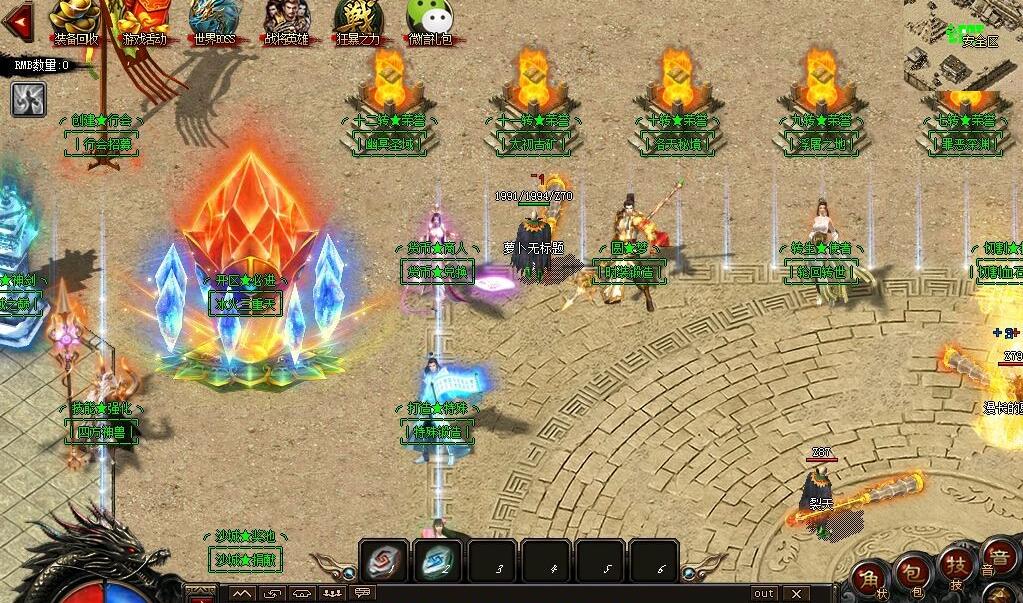Open the 角 character panel

click(x=871, y=579)
